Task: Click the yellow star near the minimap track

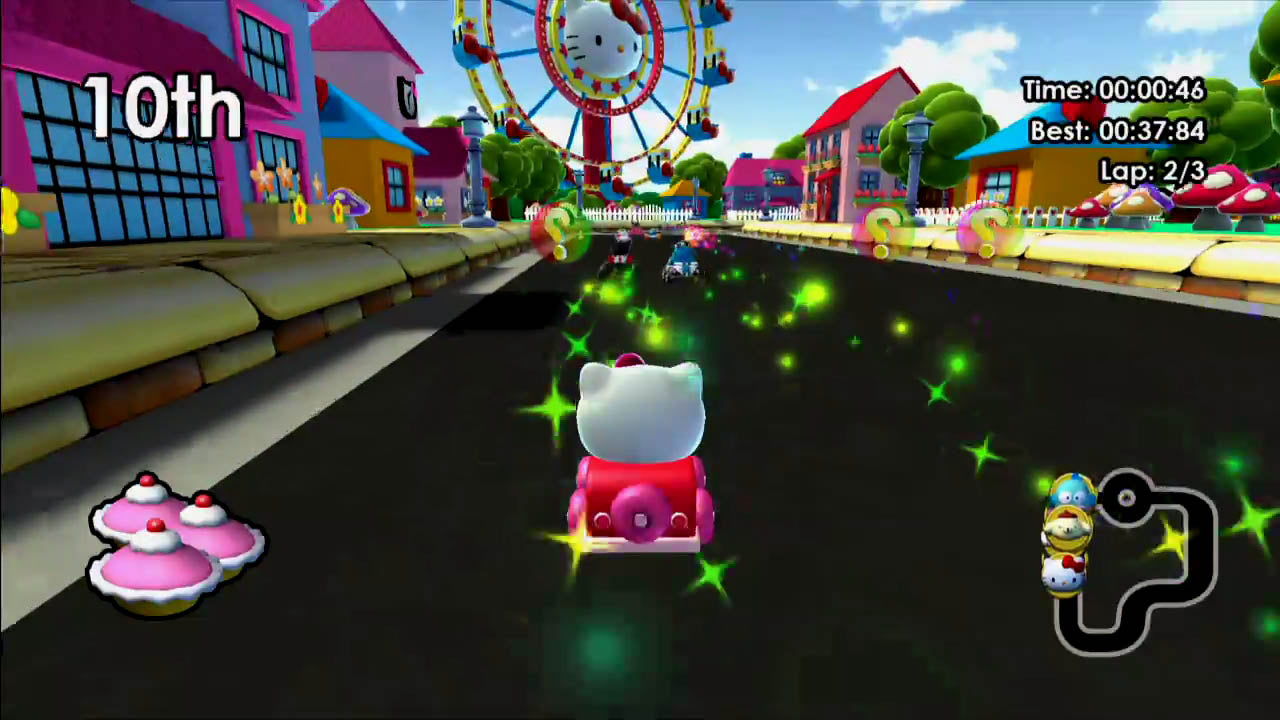Action: [x=1171, y=538]
